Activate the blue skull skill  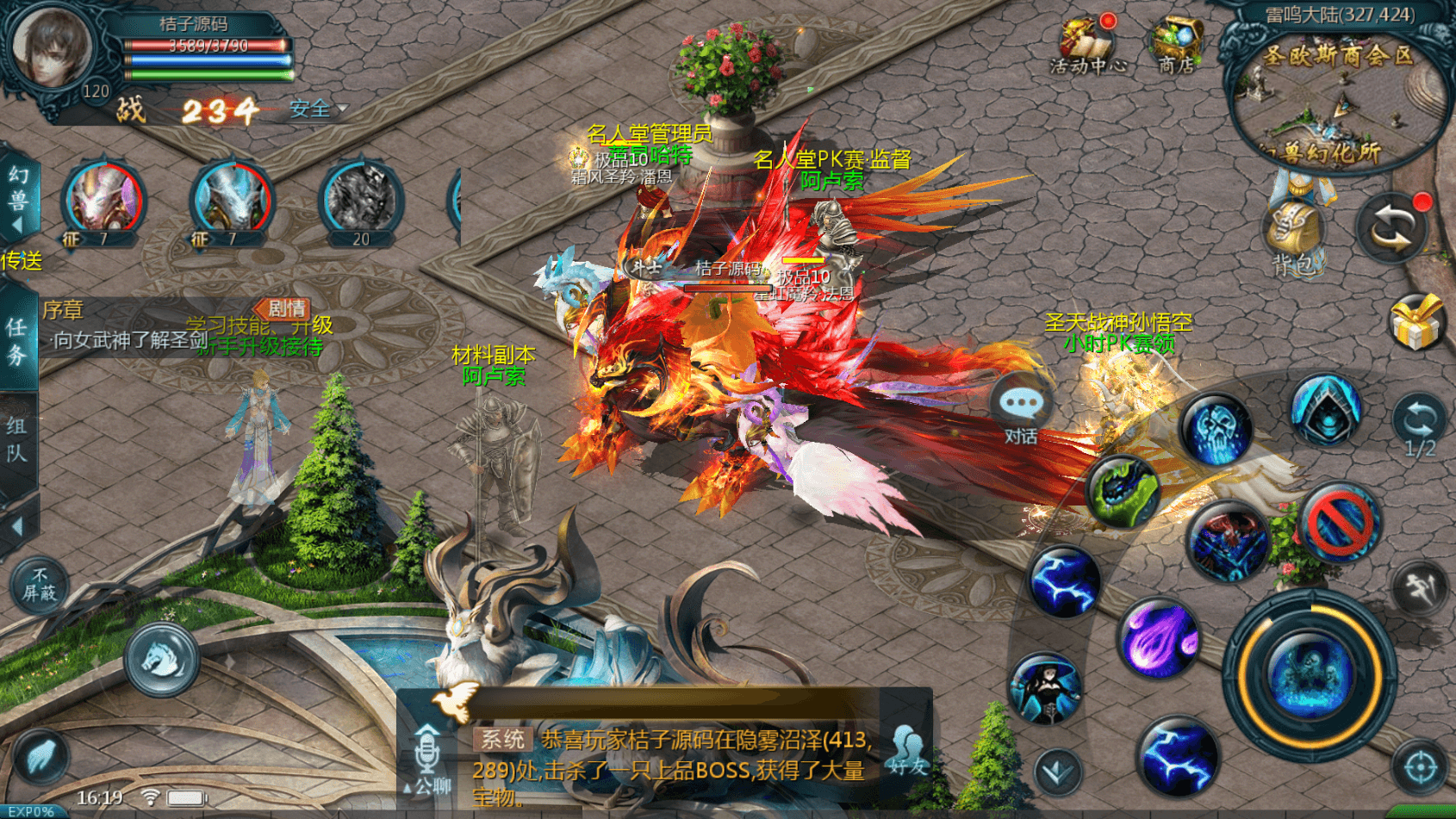pyautogui.click(x=1216, y=428)
